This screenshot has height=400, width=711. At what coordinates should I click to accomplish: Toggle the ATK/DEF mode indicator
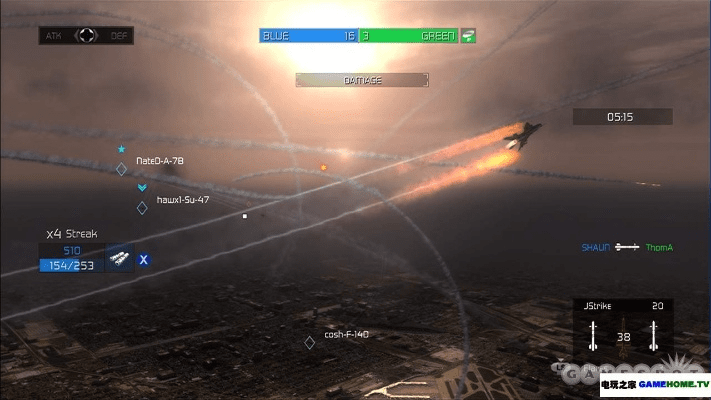87,36
